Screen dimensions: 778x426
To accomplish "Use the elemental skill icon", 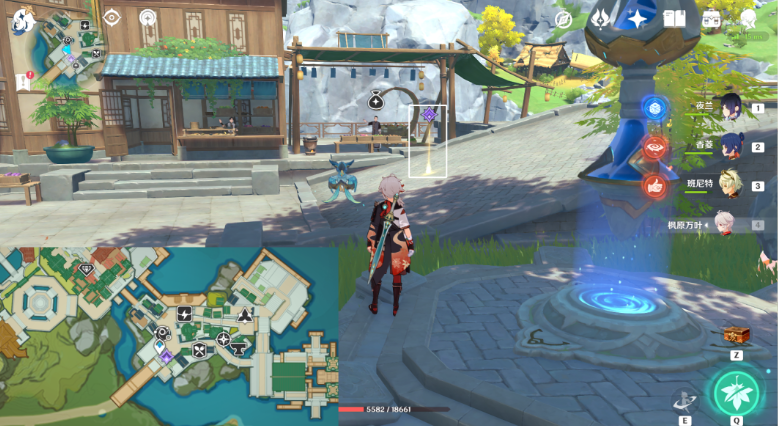I will (x=685, y=400).
